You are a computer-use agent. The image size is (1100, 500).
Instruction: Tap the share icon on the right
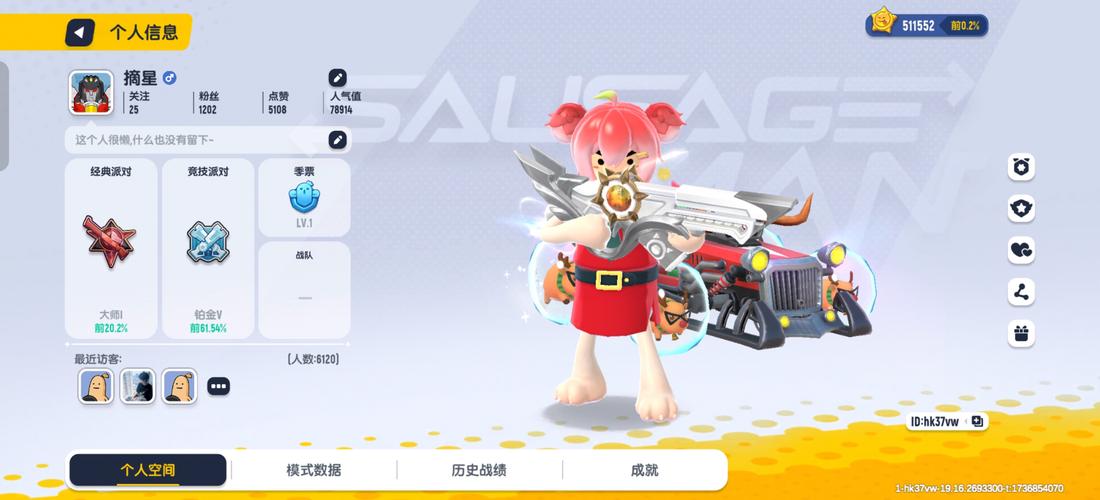(x=1020, y=292)
